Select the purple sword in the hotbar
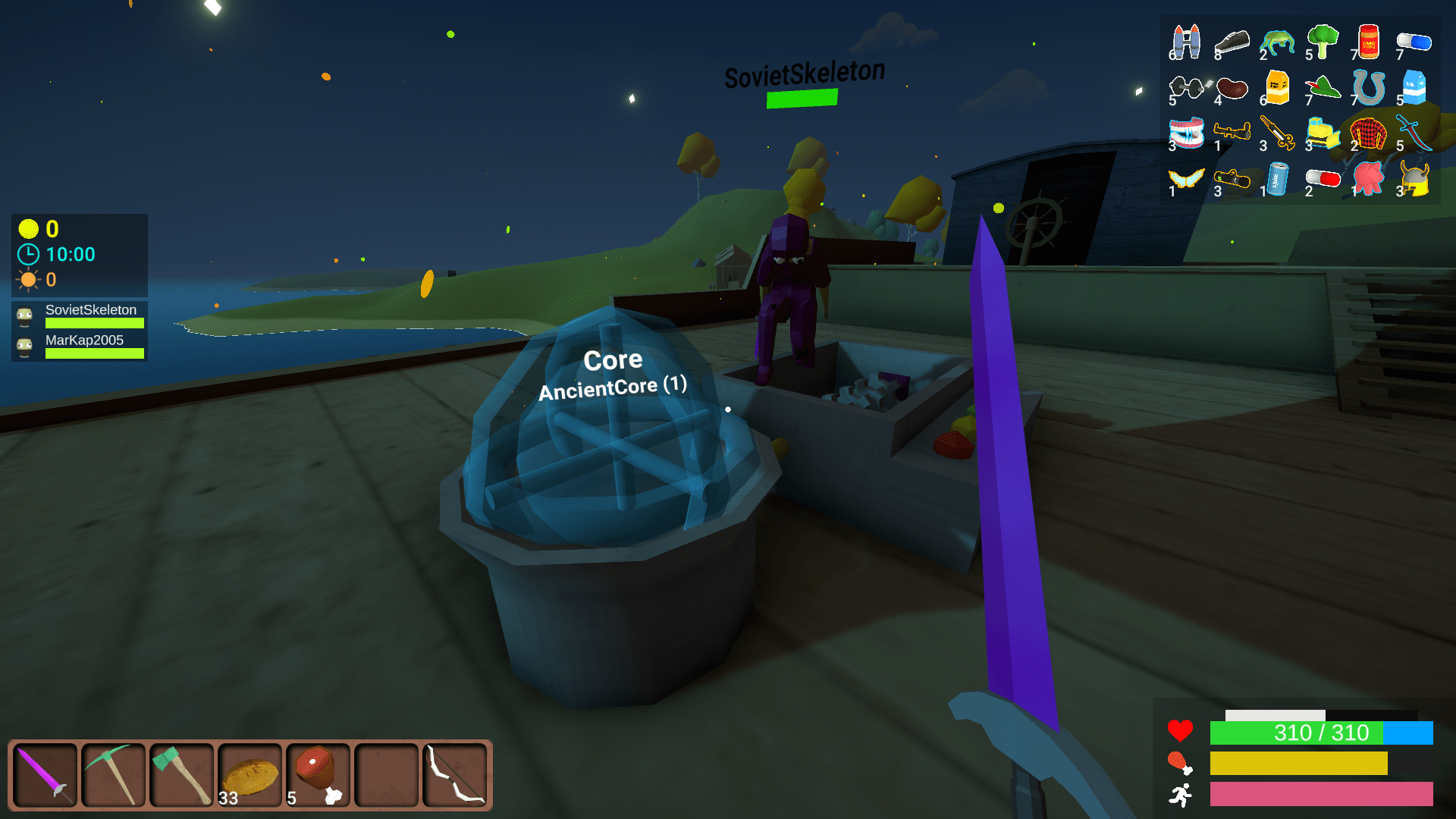The height and width of the screenshot is (819, 1456). (x=43, y=774)
